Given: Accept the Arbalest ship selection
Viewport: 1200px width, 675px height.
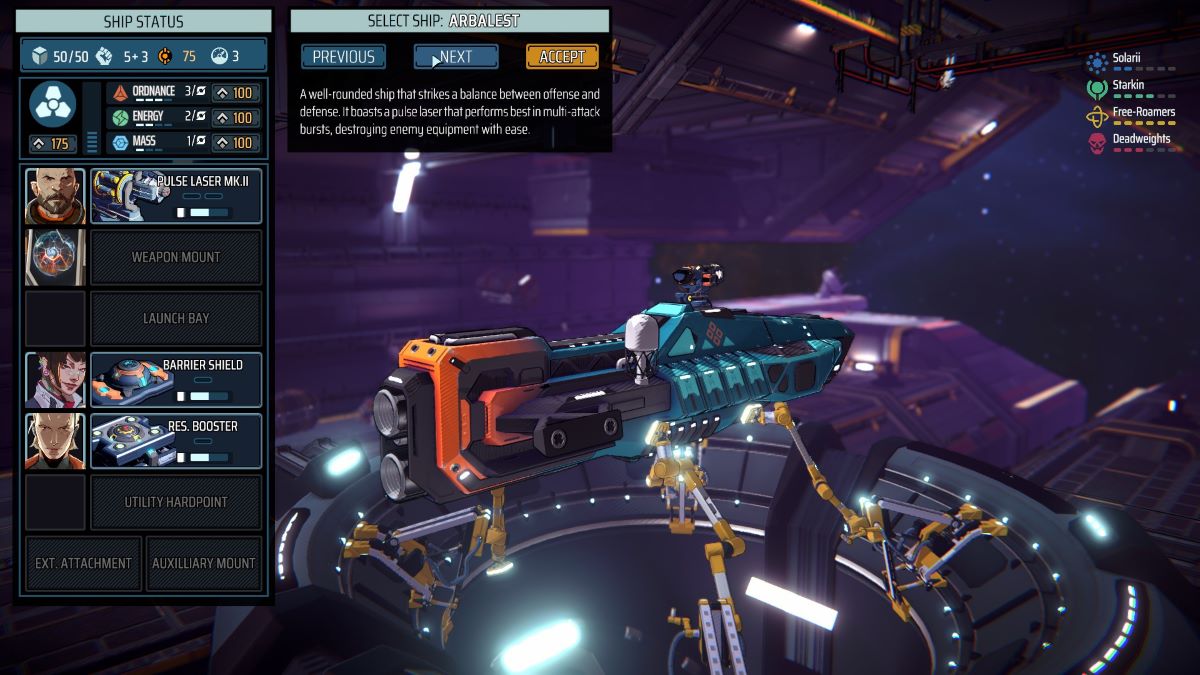Looking at the screenshot, I should [562, 57].
